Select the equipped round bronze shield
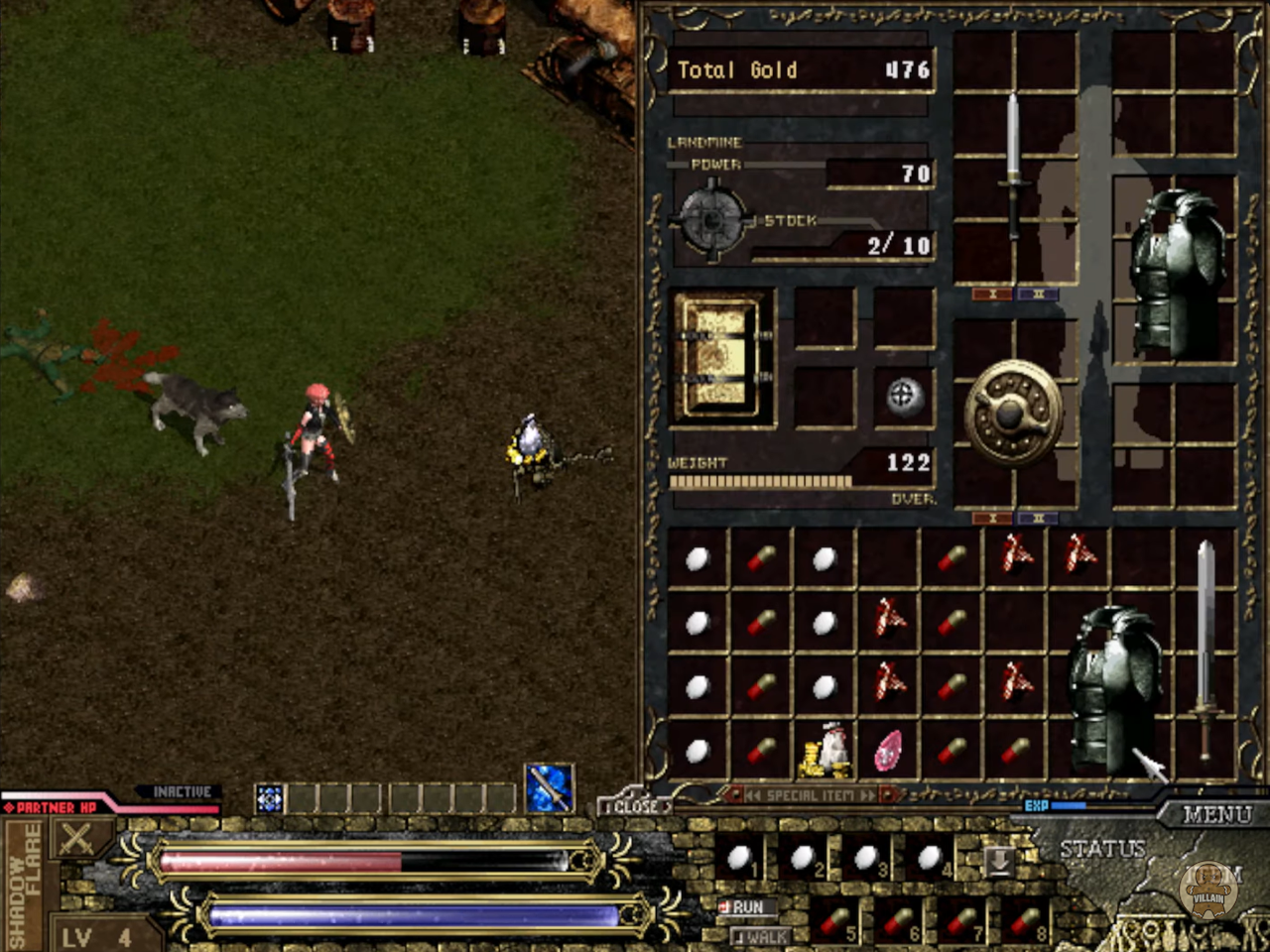This screenshot has width=1270, height=952. [1013, 412]
